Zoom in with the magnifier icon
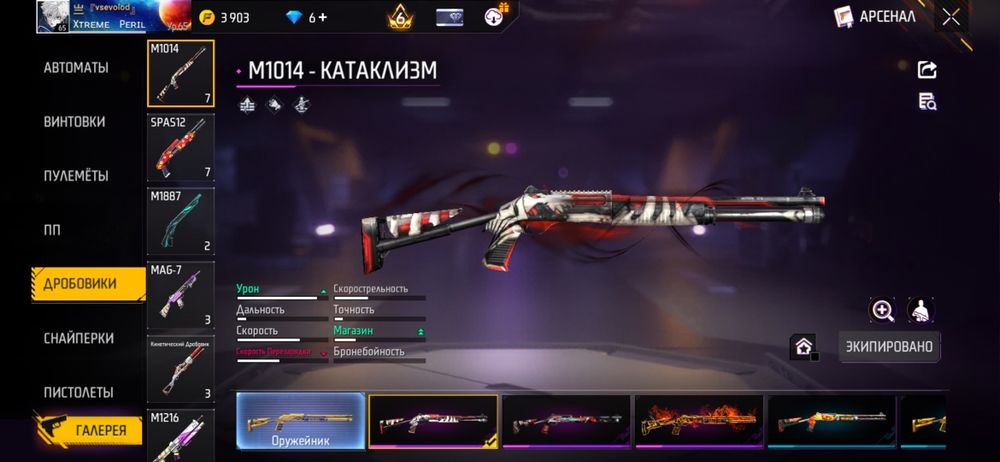 (x=883, y=311)
